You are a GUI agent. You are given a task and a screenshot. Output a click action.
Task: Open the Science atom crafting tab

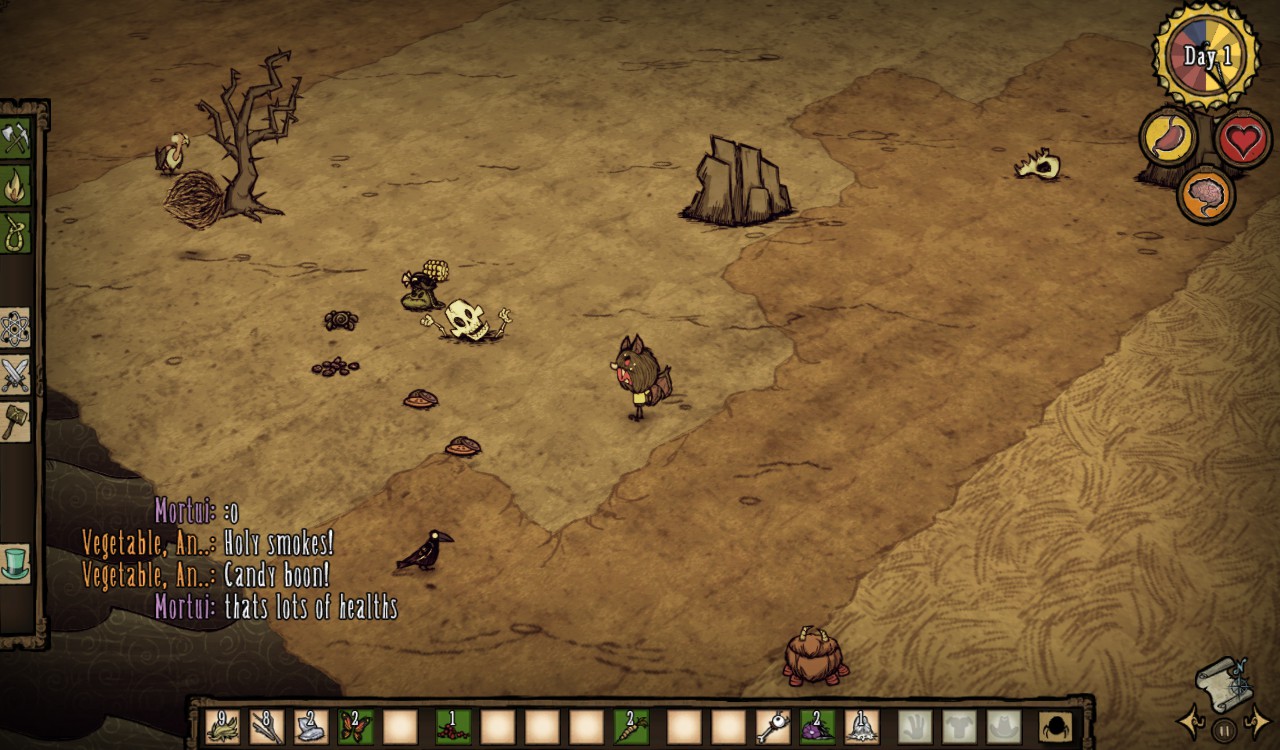pyautogui.click(x=16, y=328)
